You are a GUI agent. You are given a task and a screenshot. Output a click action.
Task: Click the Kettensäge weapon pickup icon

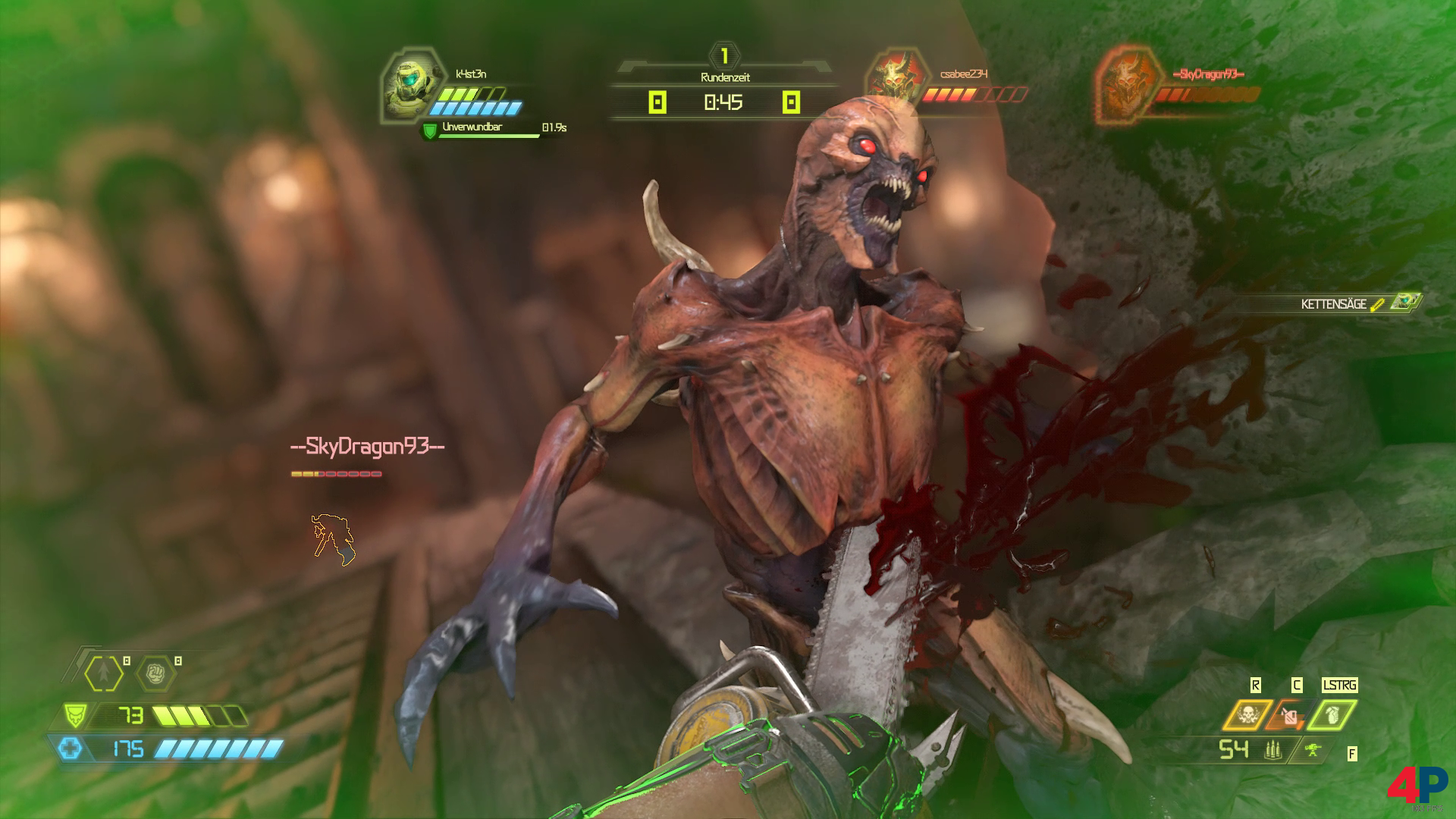point(1410,303)
